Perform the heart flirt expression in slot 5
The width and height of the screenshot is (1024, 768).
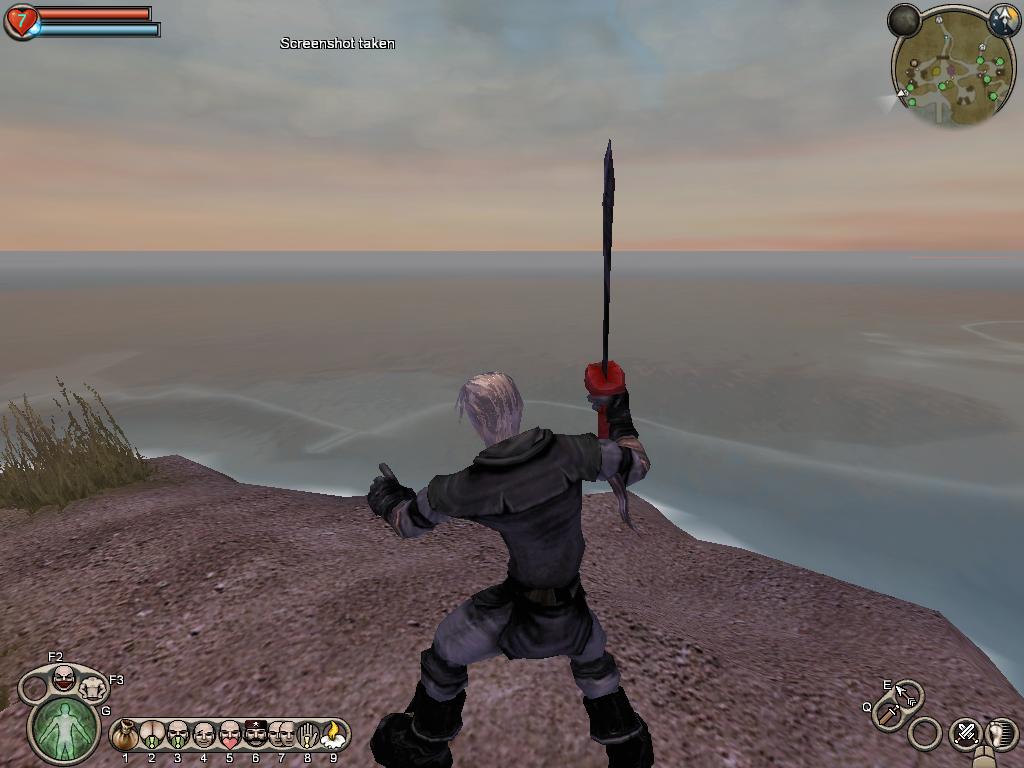pyautogui.click(x=230, y=736)
